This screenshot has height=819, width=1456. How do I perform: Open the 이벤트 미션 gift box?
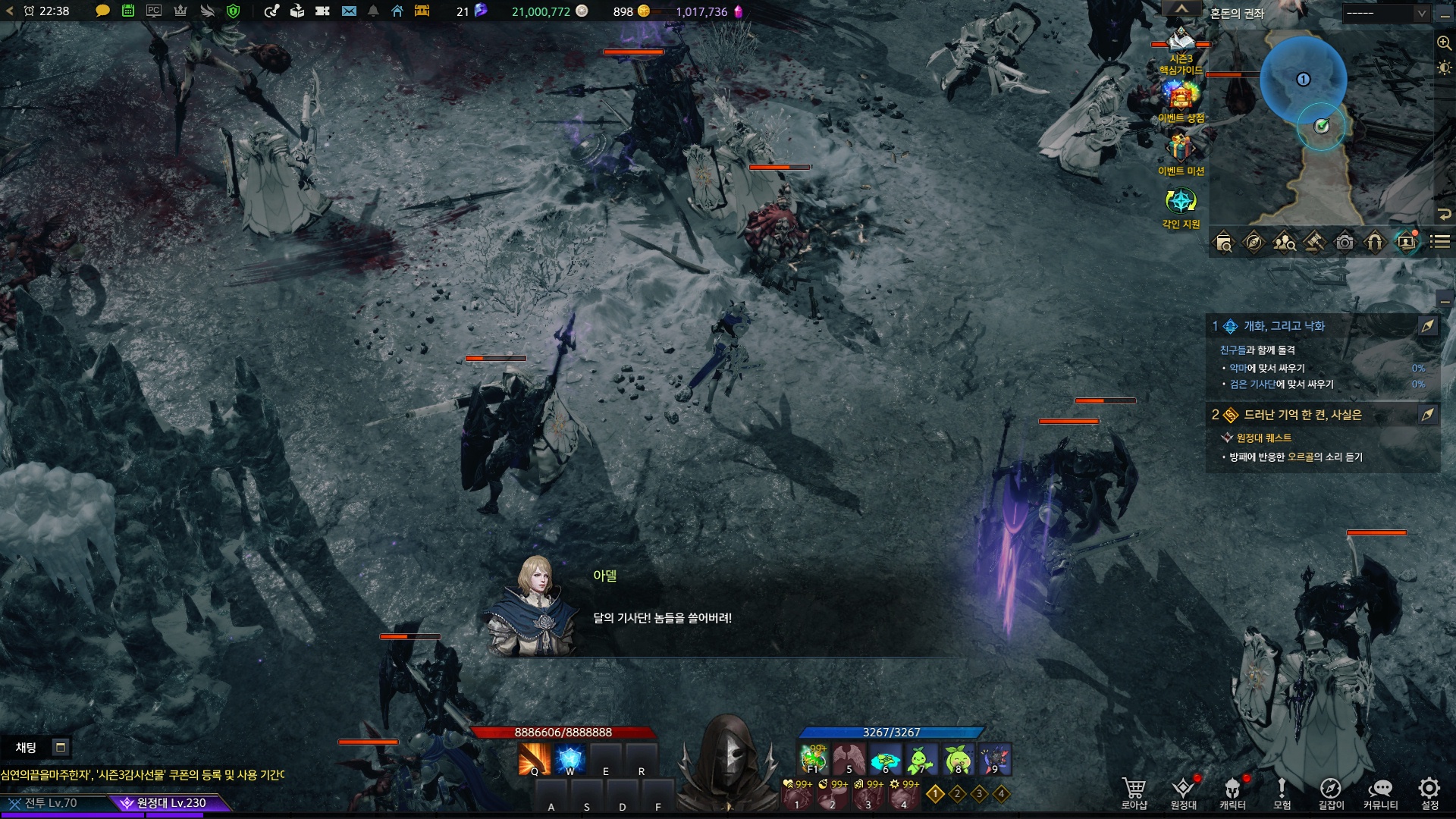tap(1181, 148)
